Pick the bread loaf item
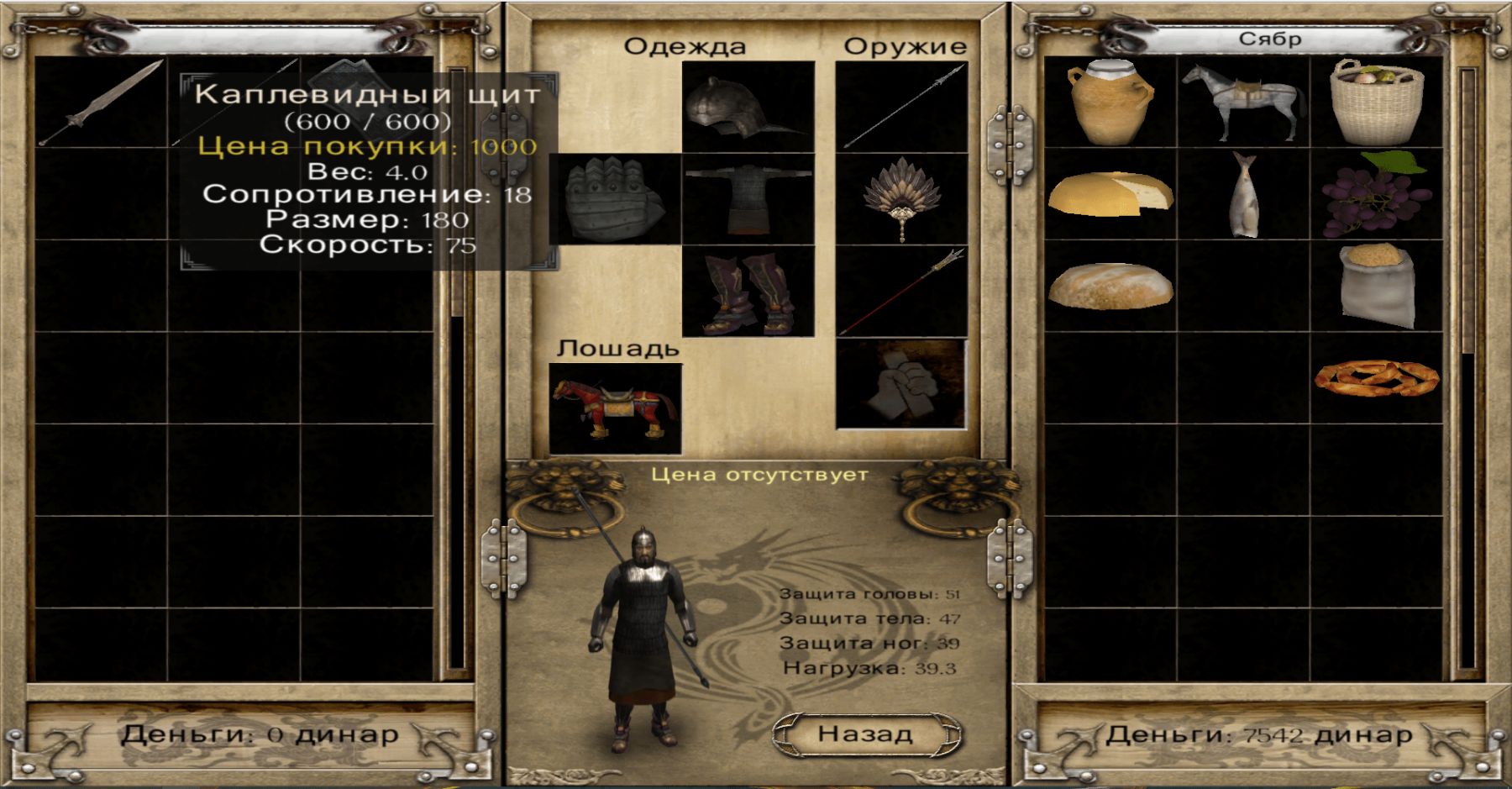The image size is (1512, 789). point(1109,287)
